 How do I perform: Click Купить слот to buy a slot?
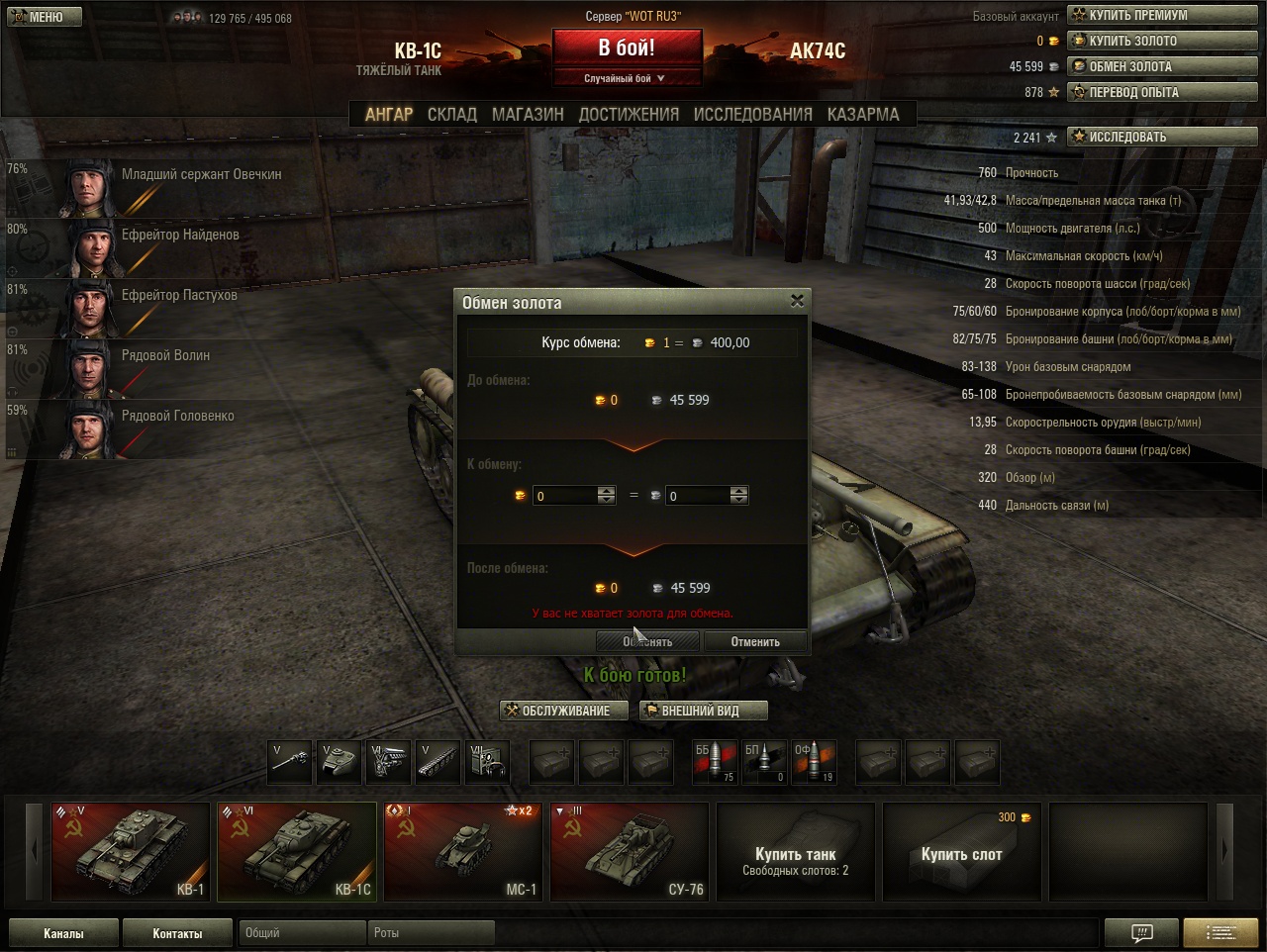(961, 851)
